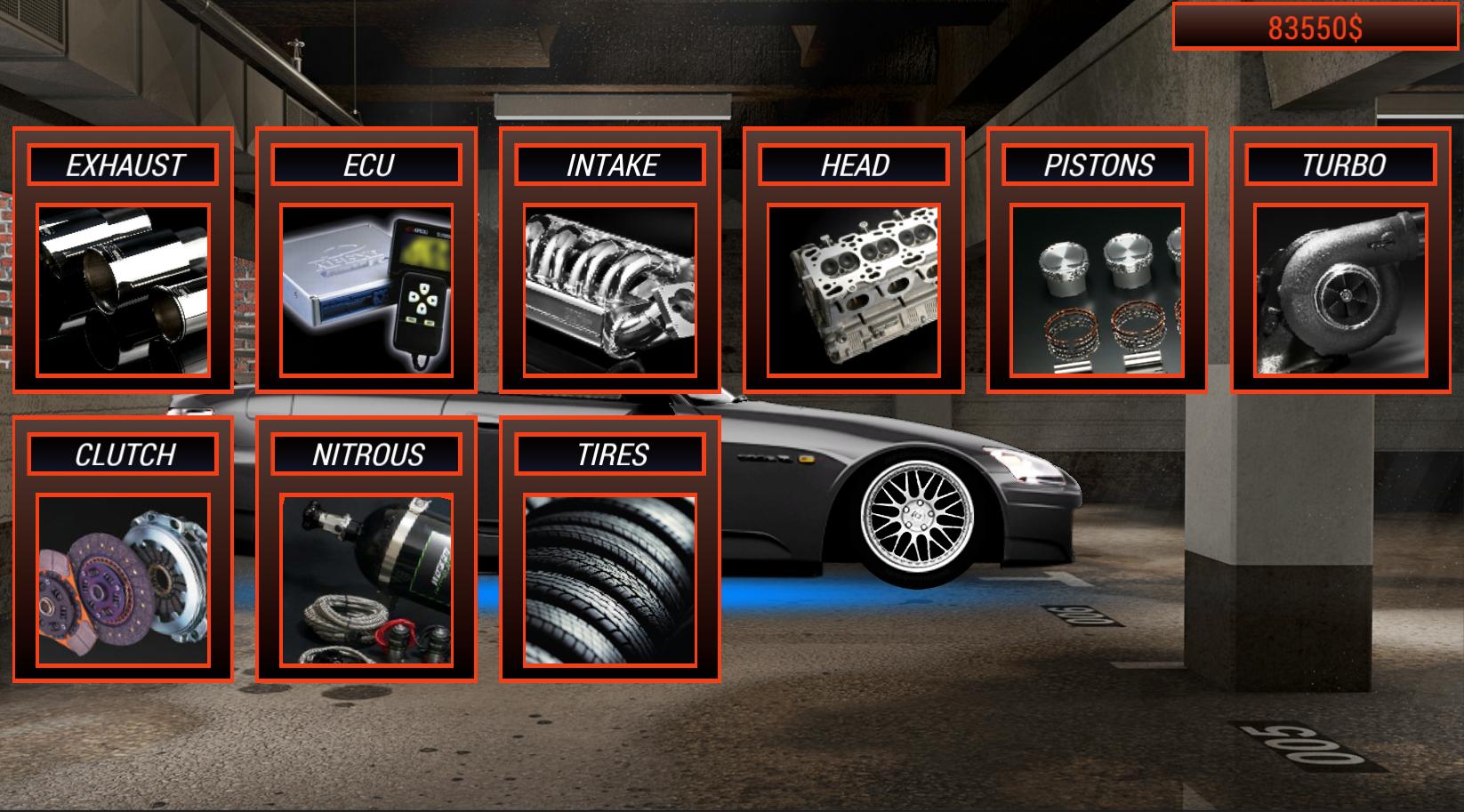The width and height of the screenshot is (1464, 812).
Task: Open the HEAD upgrade tab
Action: coord(853,164)
